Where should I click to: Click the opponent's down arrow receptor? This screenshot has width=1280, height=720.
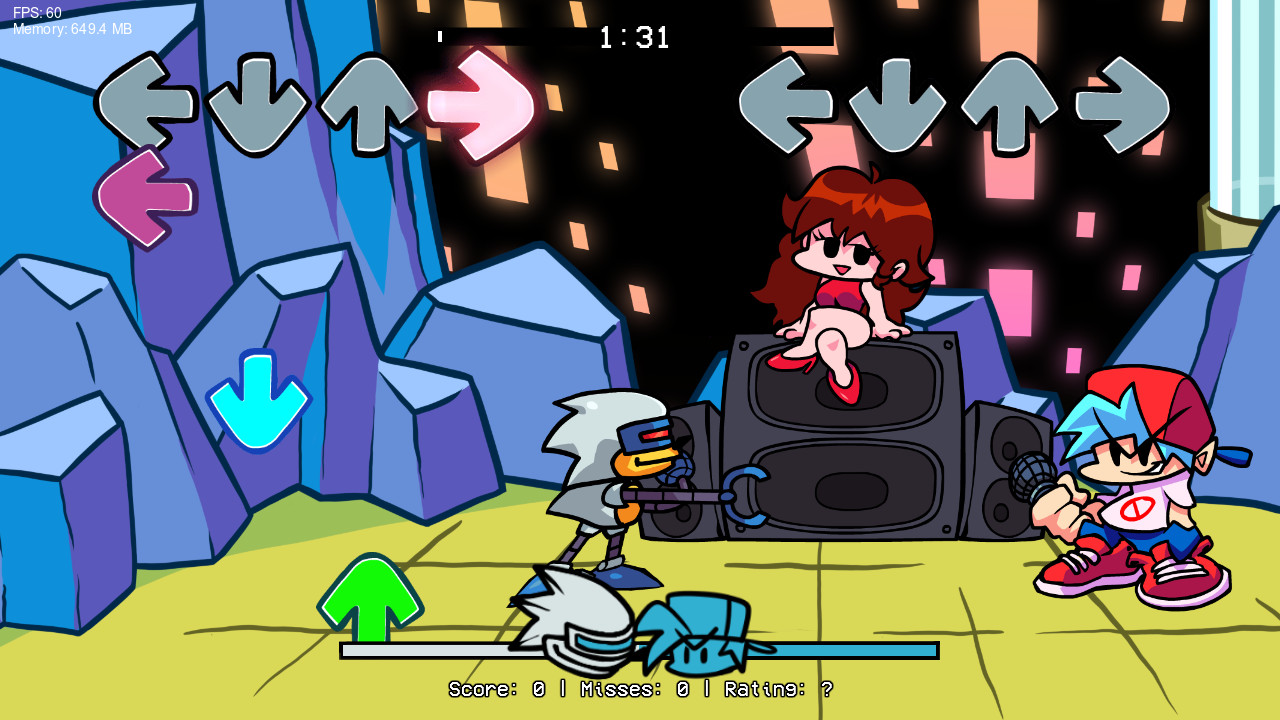(x=256, y=103)
